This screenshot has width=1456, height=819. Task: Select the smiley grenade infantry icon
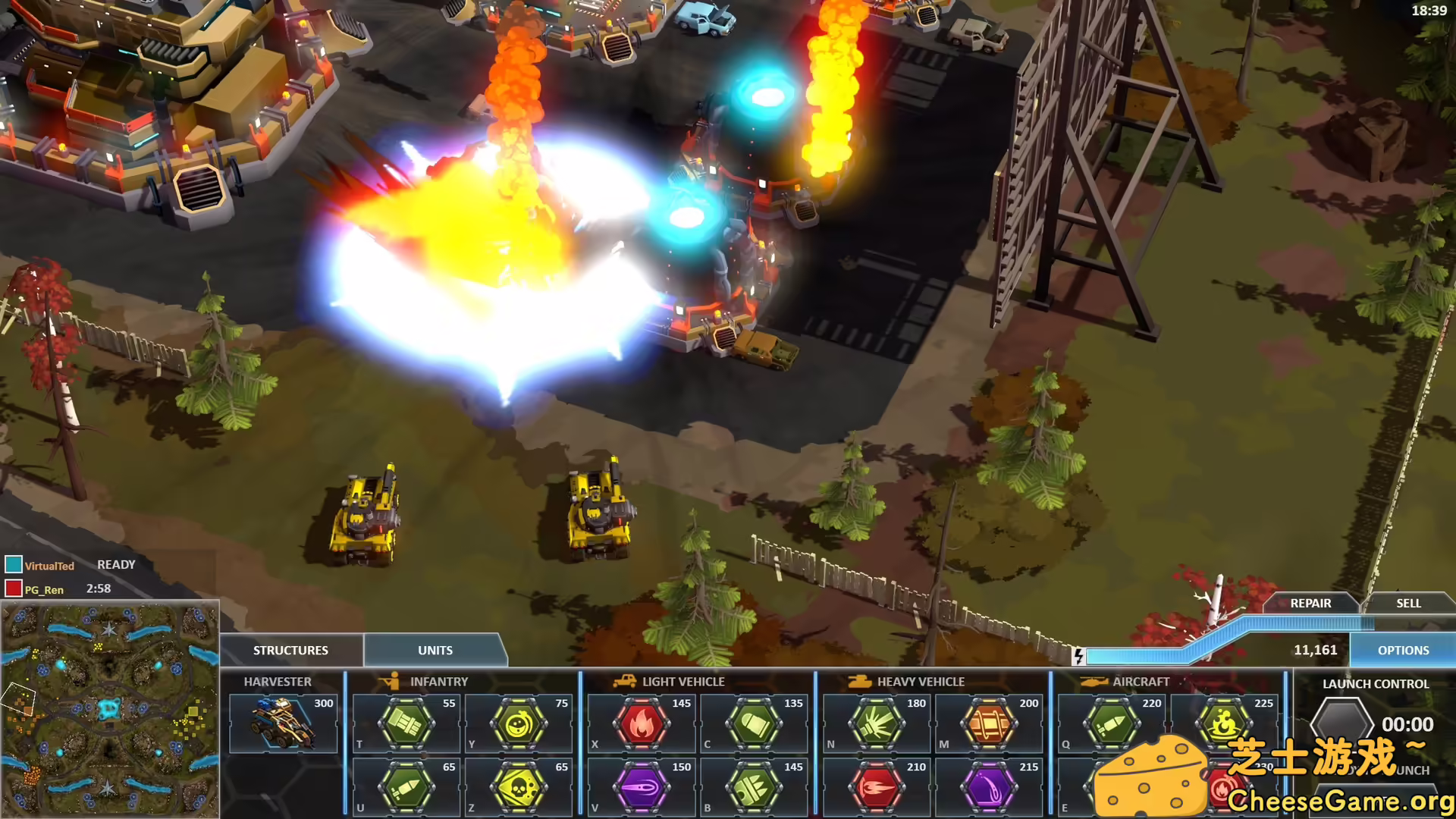519,723
